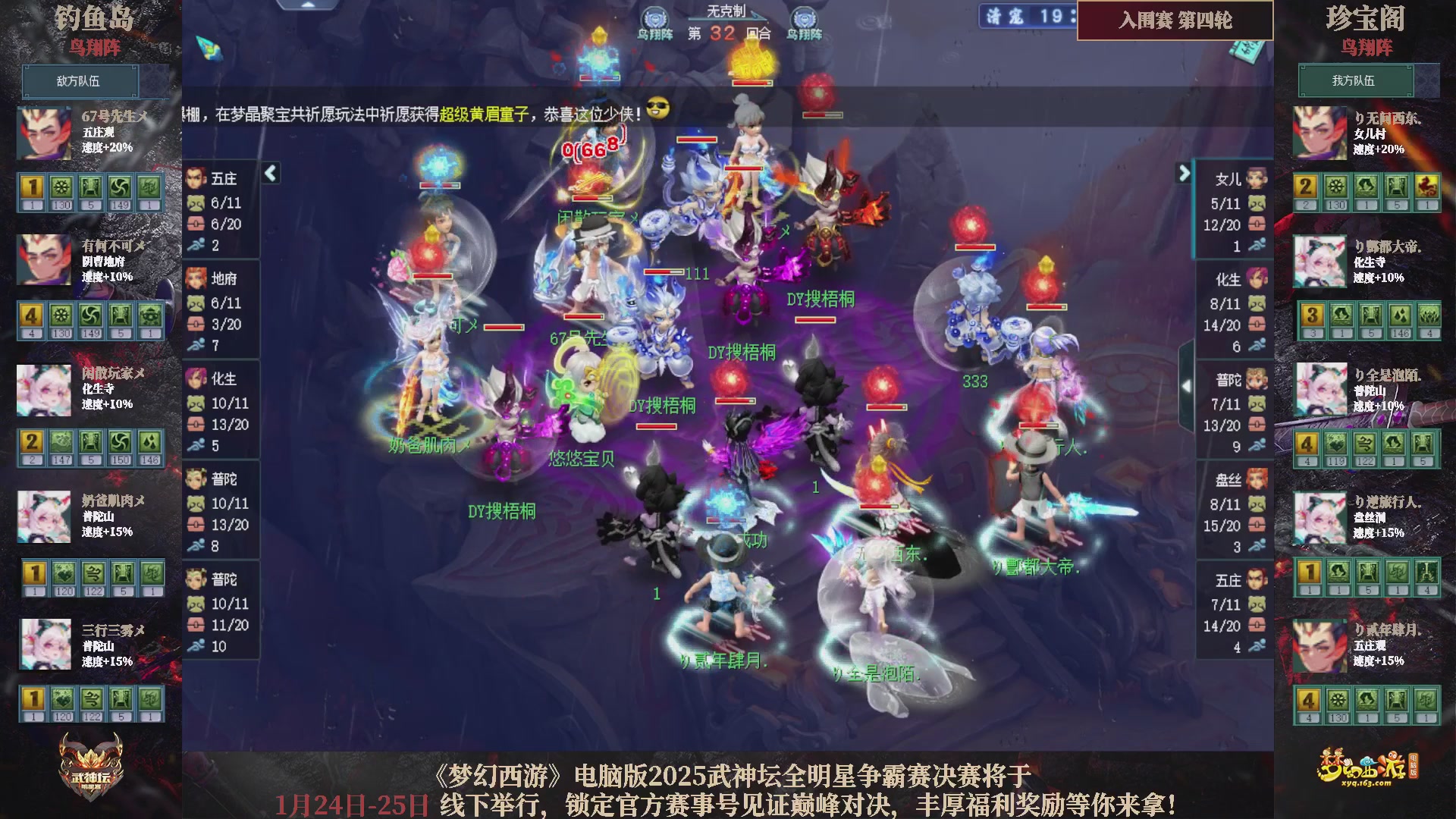This screenshot has height=819, width=1456.
Task: Toggle visibility of the 我方队伍 ally roster
Action: click(x=1357, y=81)
